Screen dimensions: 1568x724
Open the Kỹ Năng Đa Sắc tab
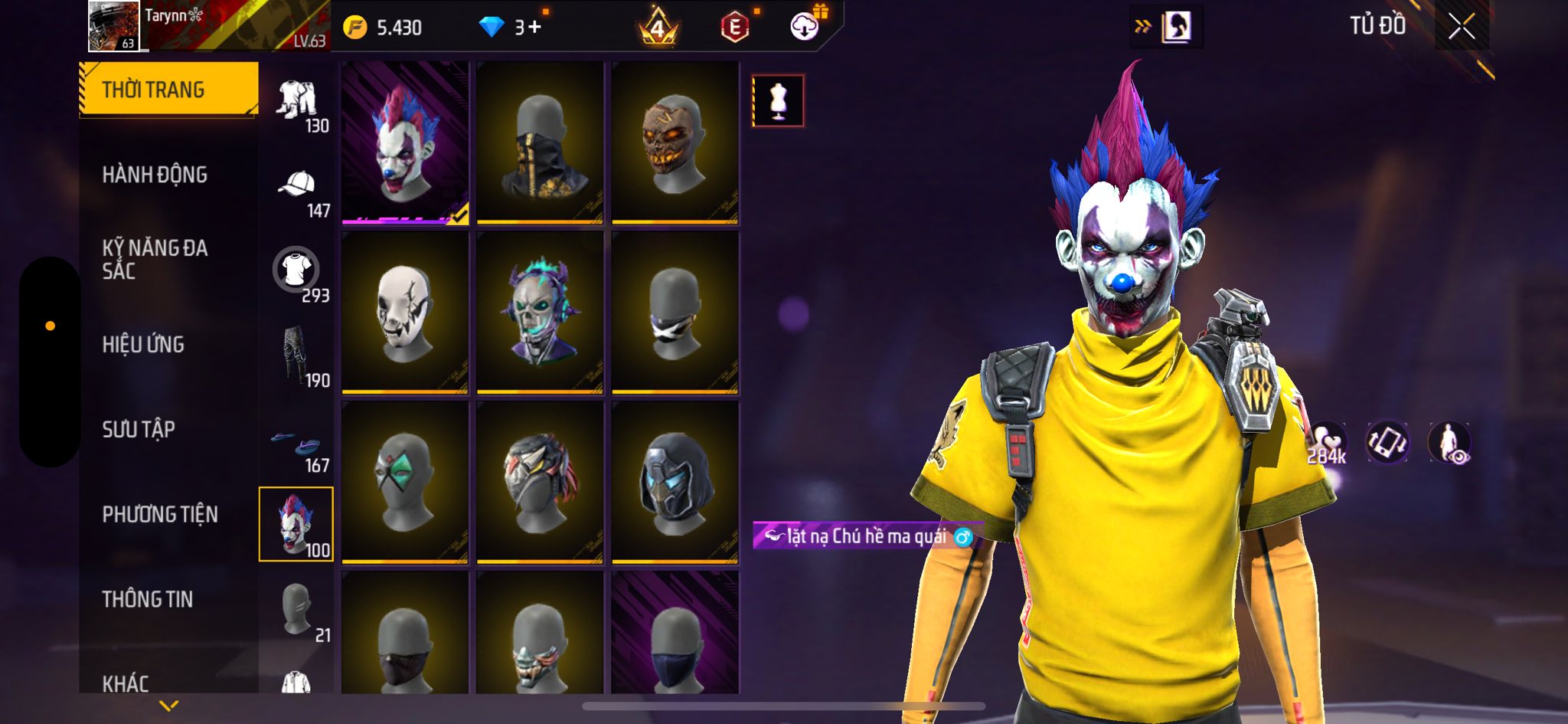click(155, 259)
